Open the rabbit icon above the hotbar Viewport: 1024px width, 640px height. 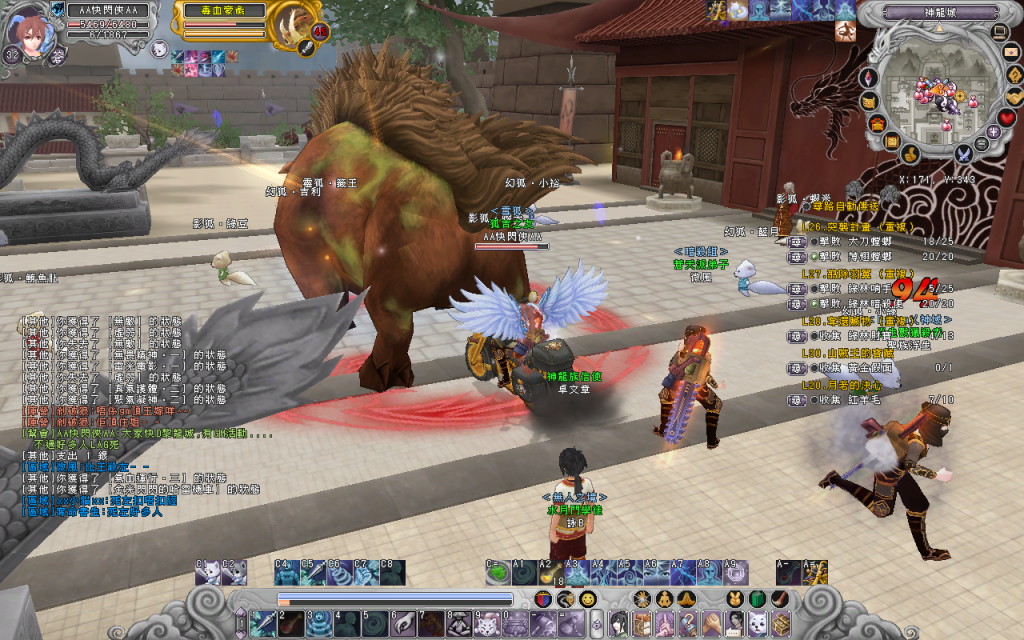(x=734, y=599)
